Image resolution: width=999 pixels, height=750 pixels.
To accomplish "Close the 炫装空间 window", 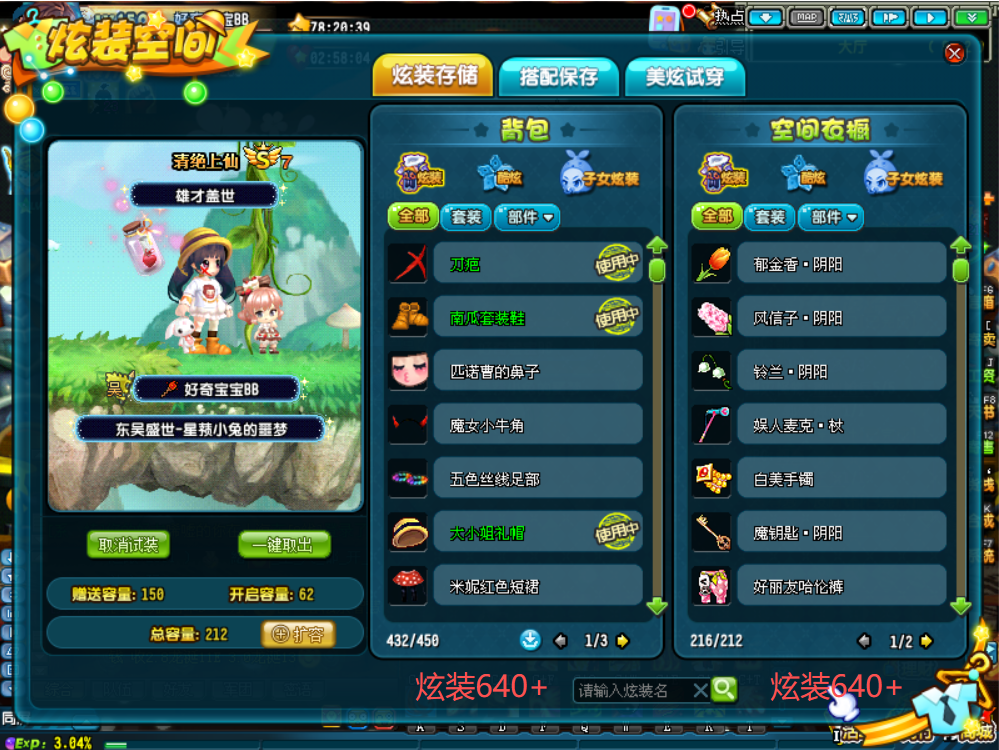I will click(954, 53).
